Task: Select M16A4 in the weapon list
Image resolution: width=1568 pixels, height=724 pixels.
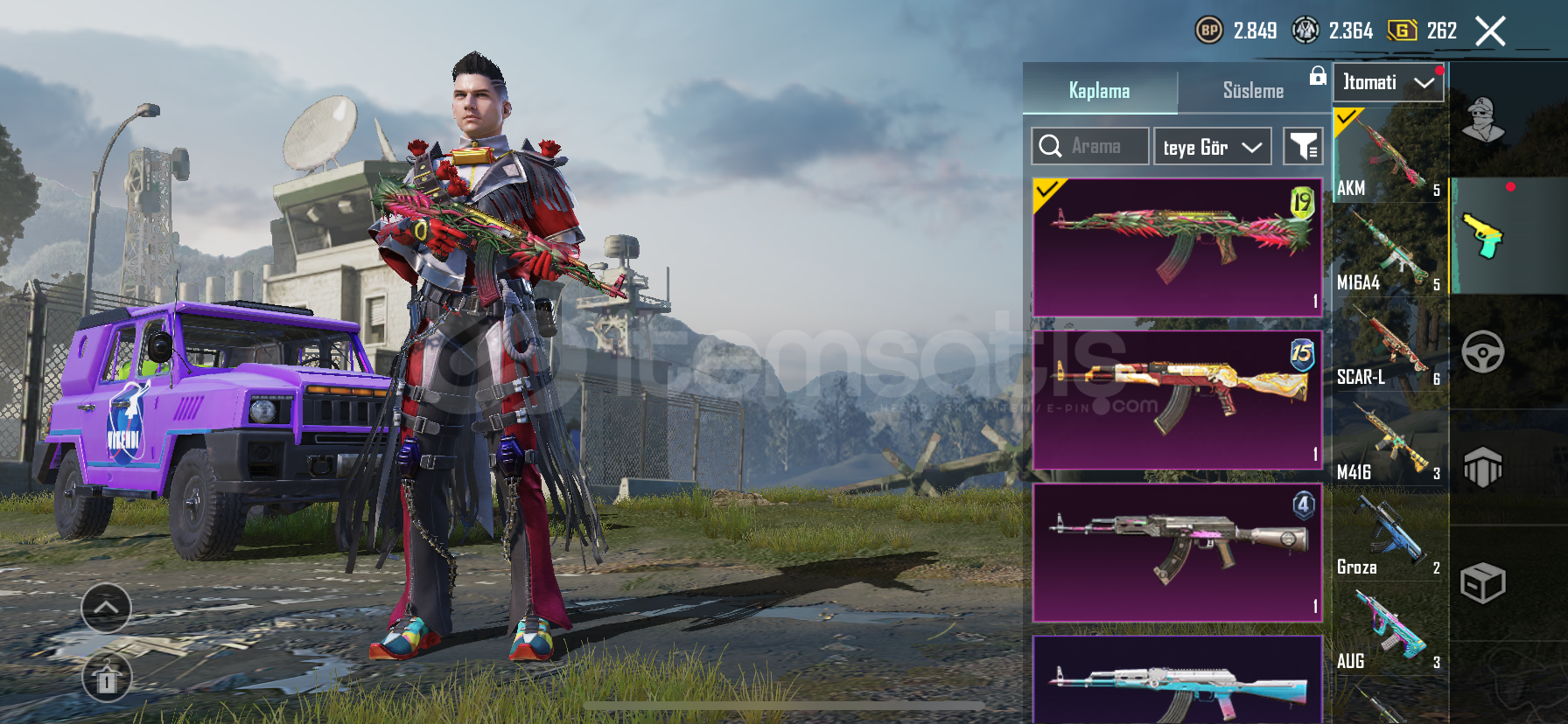Action: 1389,250
